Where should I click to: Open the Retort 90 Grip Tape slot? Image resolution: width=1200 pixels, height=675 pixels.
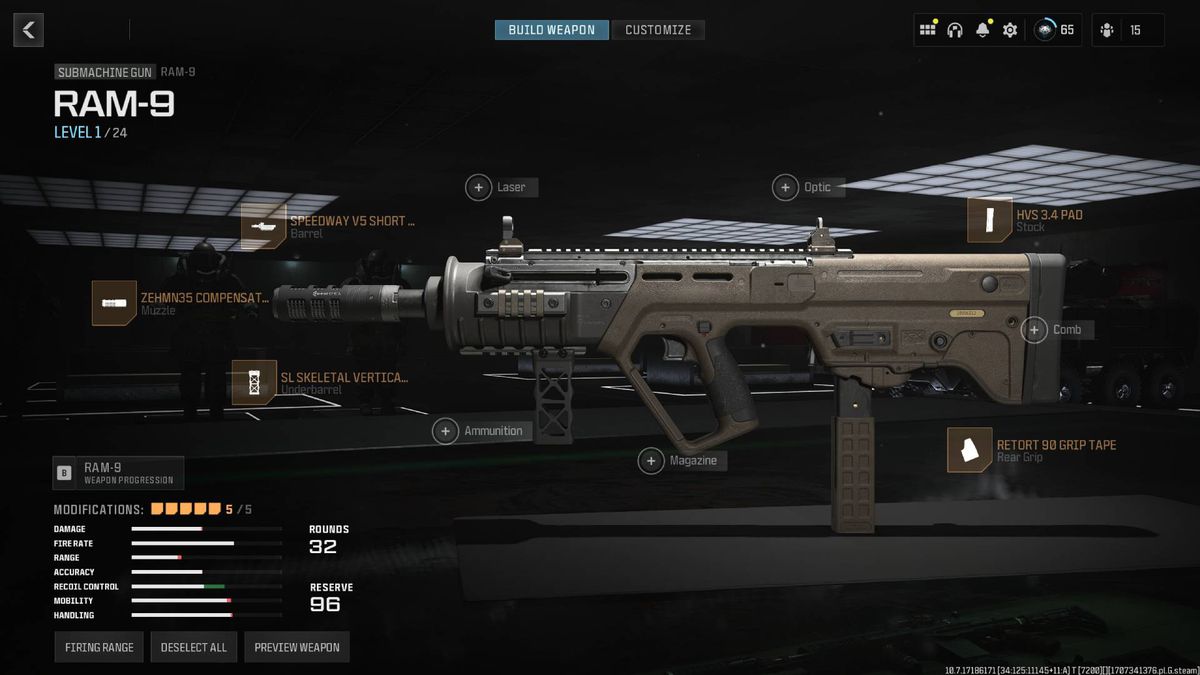(969, 450)
